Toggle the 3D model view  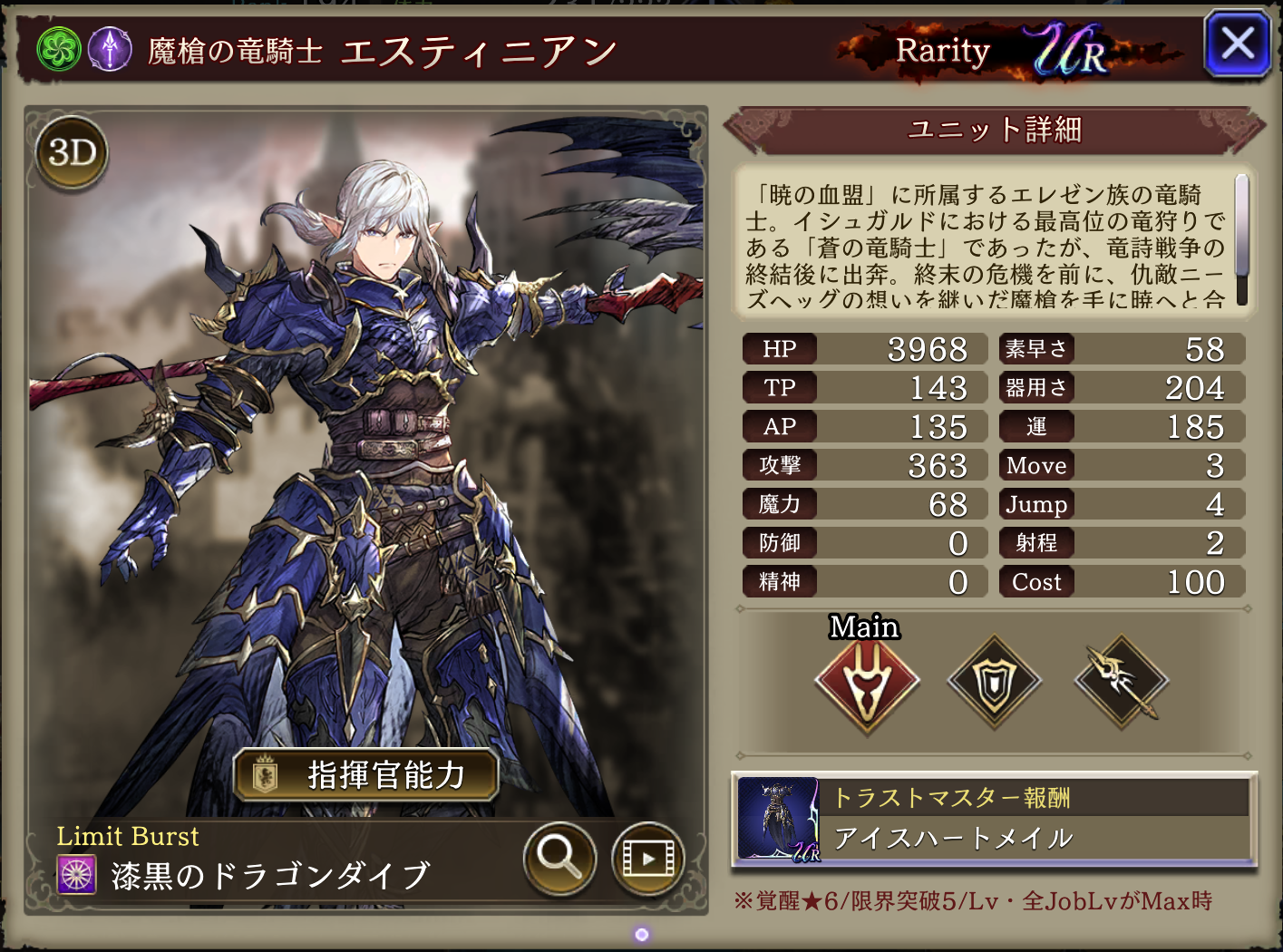click(72, 152)
